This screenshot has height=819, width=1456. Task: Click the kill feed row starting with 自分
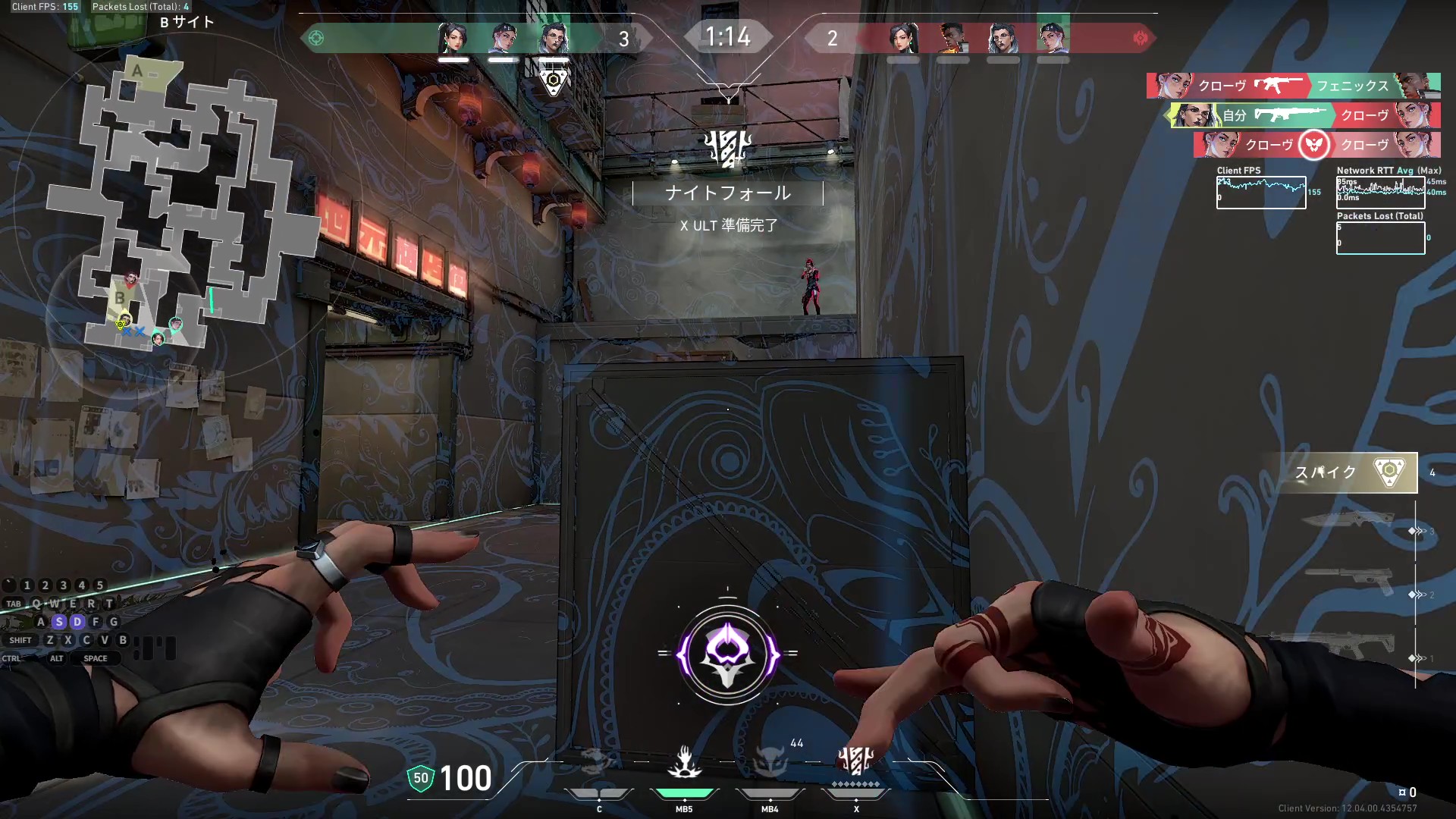(1304, 115)
